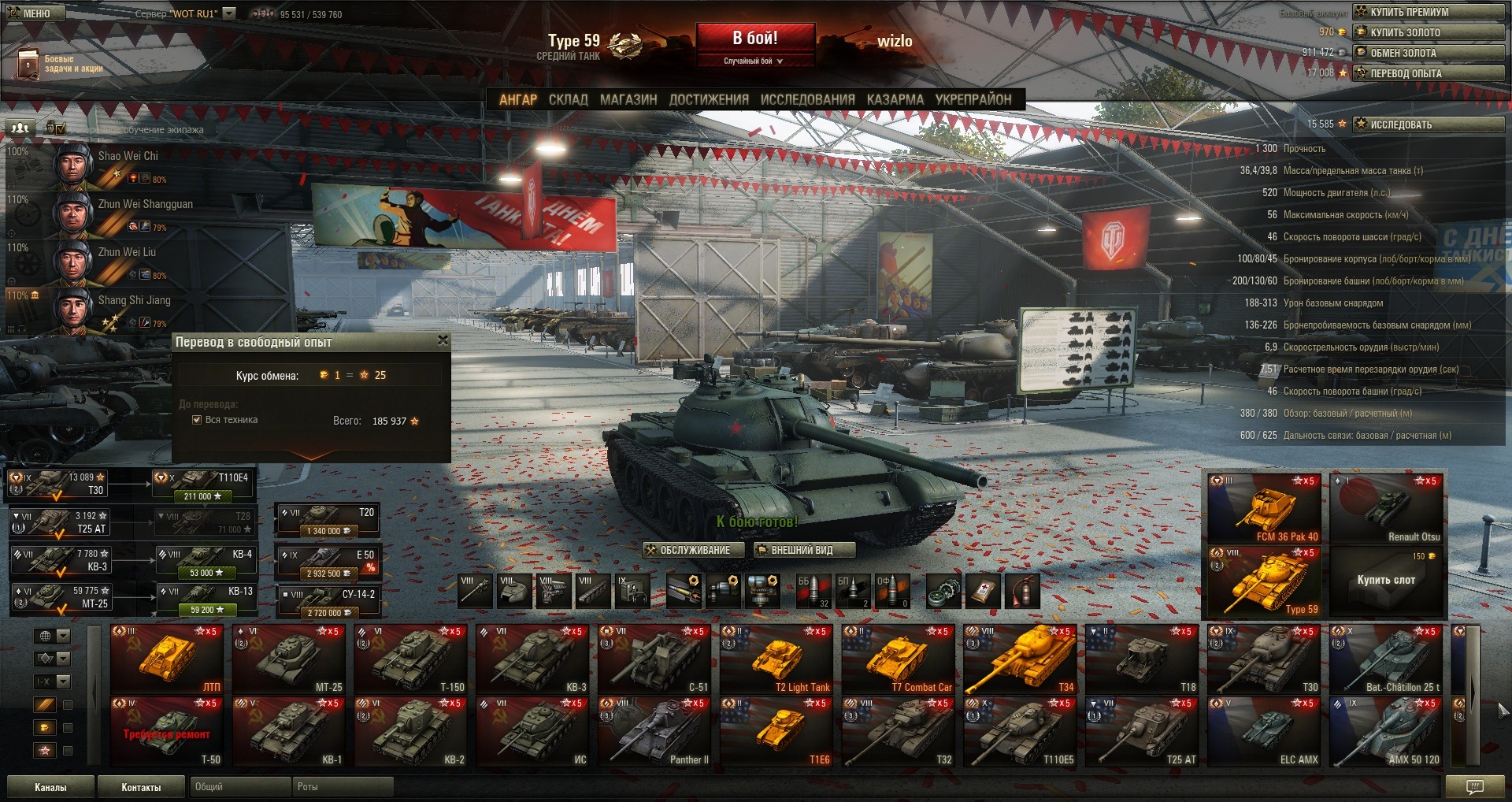Choose the КУПИТЬ ЗОЛОТО button
This screenshot has width=1512, height=802.
click(1428, 32)
